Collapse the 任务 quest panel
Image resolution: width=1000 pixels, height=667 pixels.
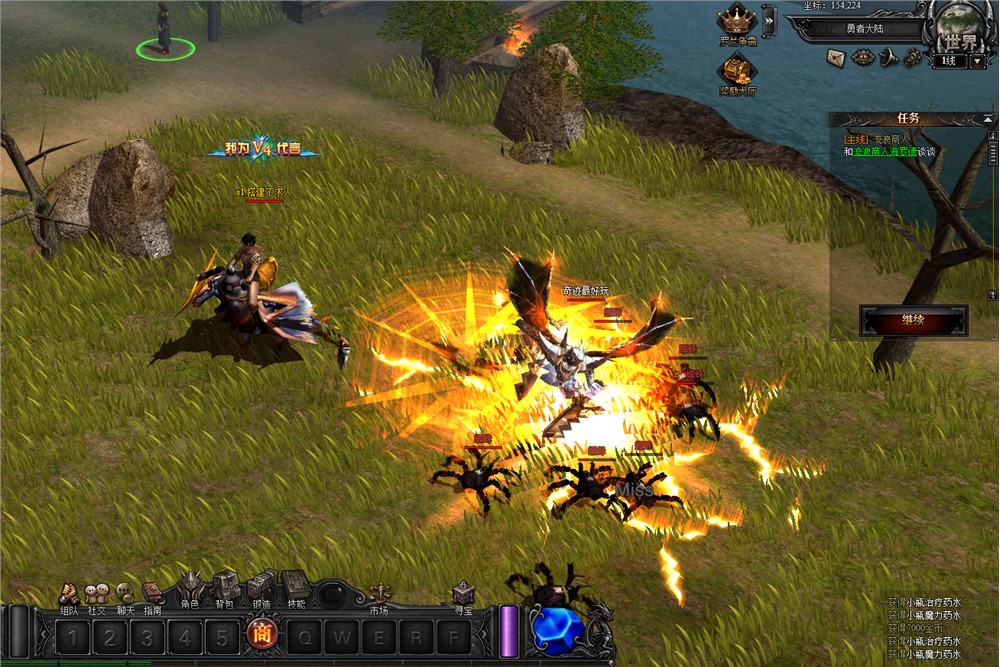(989, 118)
